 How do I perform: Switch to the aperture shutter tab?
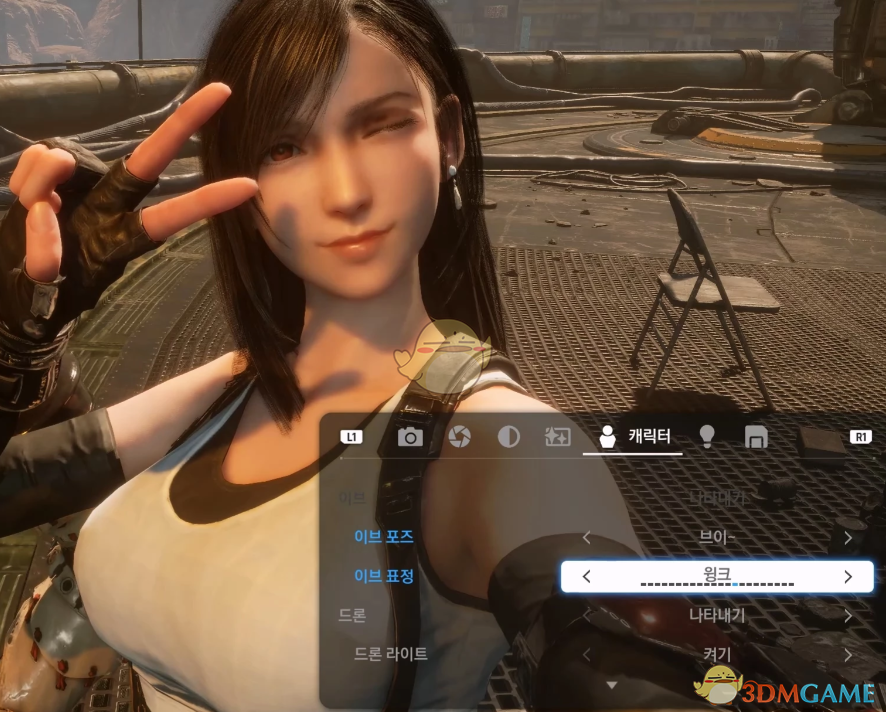coord(459,437)
